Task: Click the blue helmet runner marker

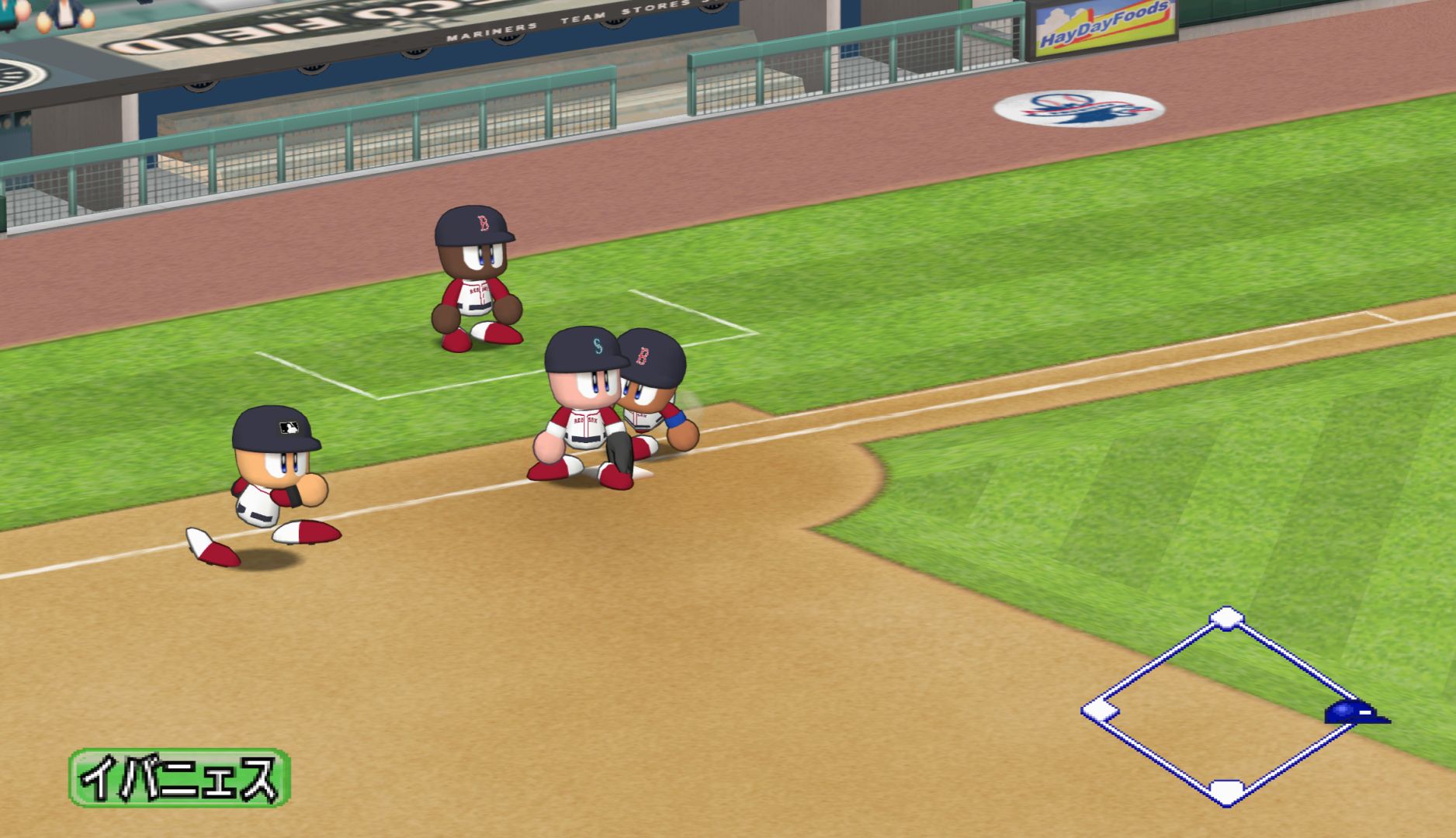Action: (1354, 712)
